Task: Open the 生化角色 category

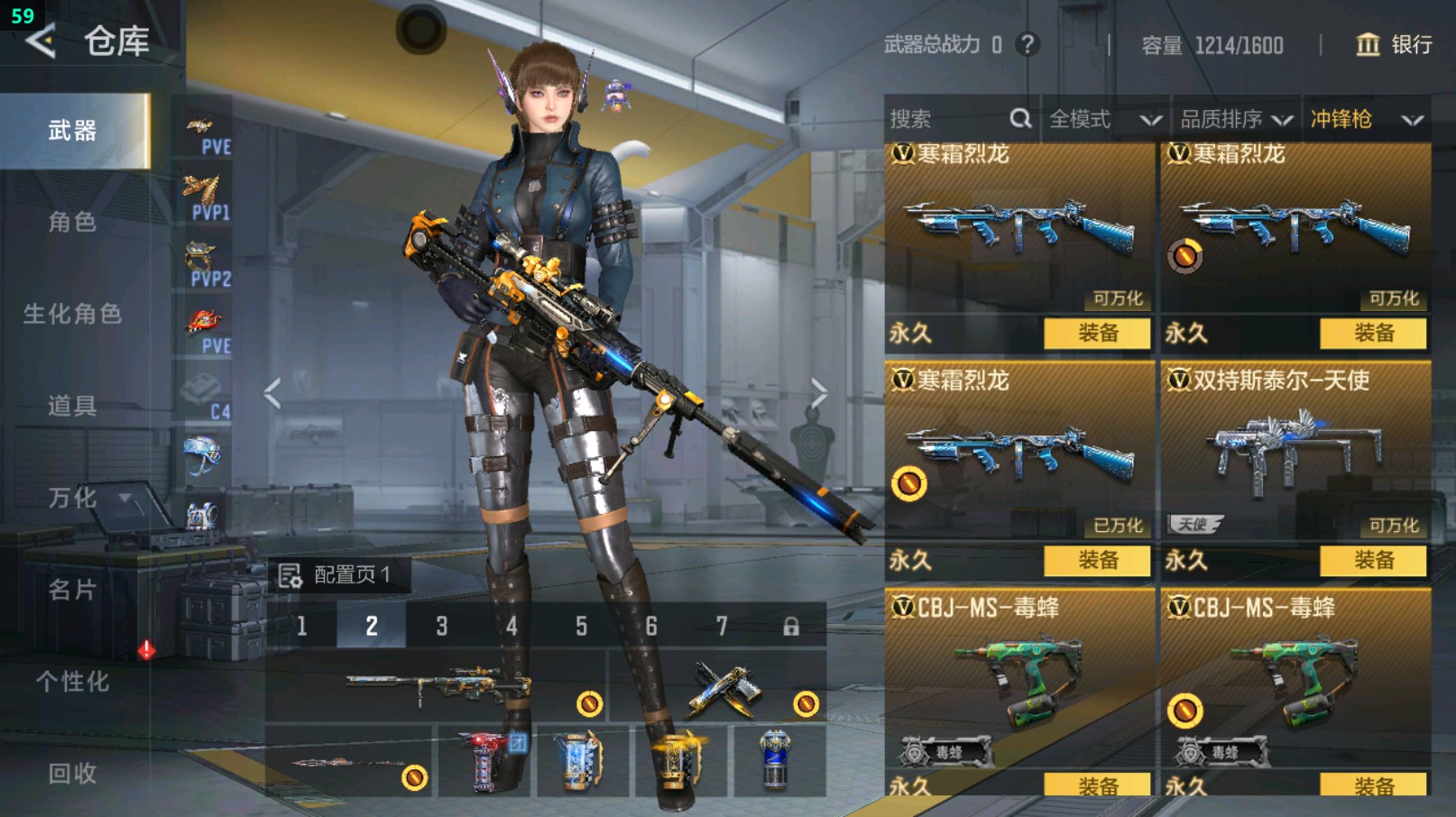Action: click(72, 314)
